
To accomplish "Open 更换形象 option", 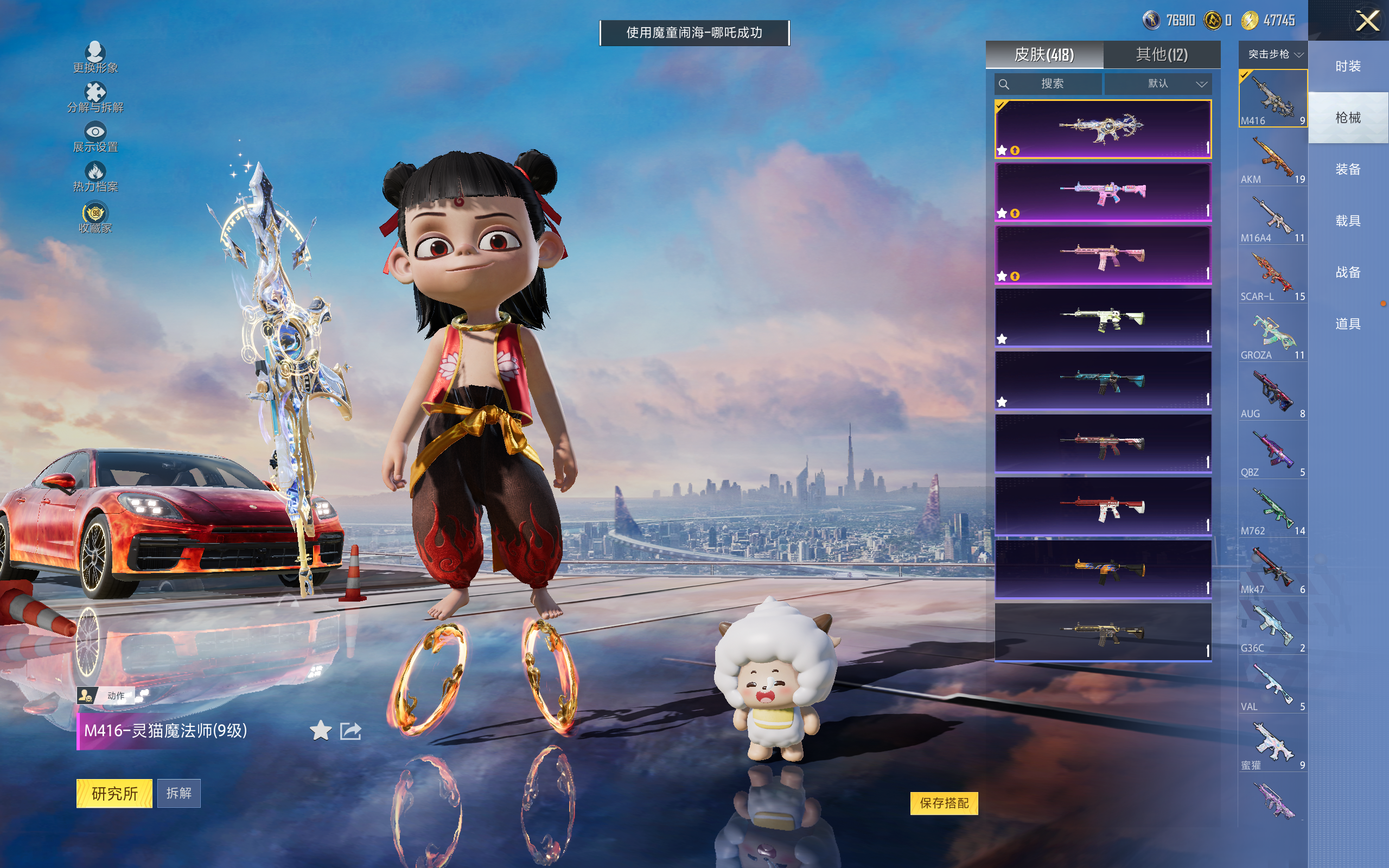I will [x=95, y=58].
